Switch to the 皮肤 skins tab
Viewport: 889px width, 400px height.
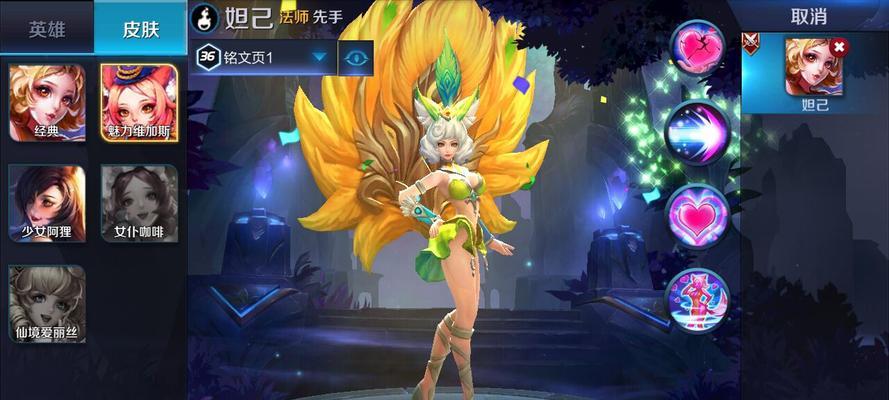[x=139, y=28]
